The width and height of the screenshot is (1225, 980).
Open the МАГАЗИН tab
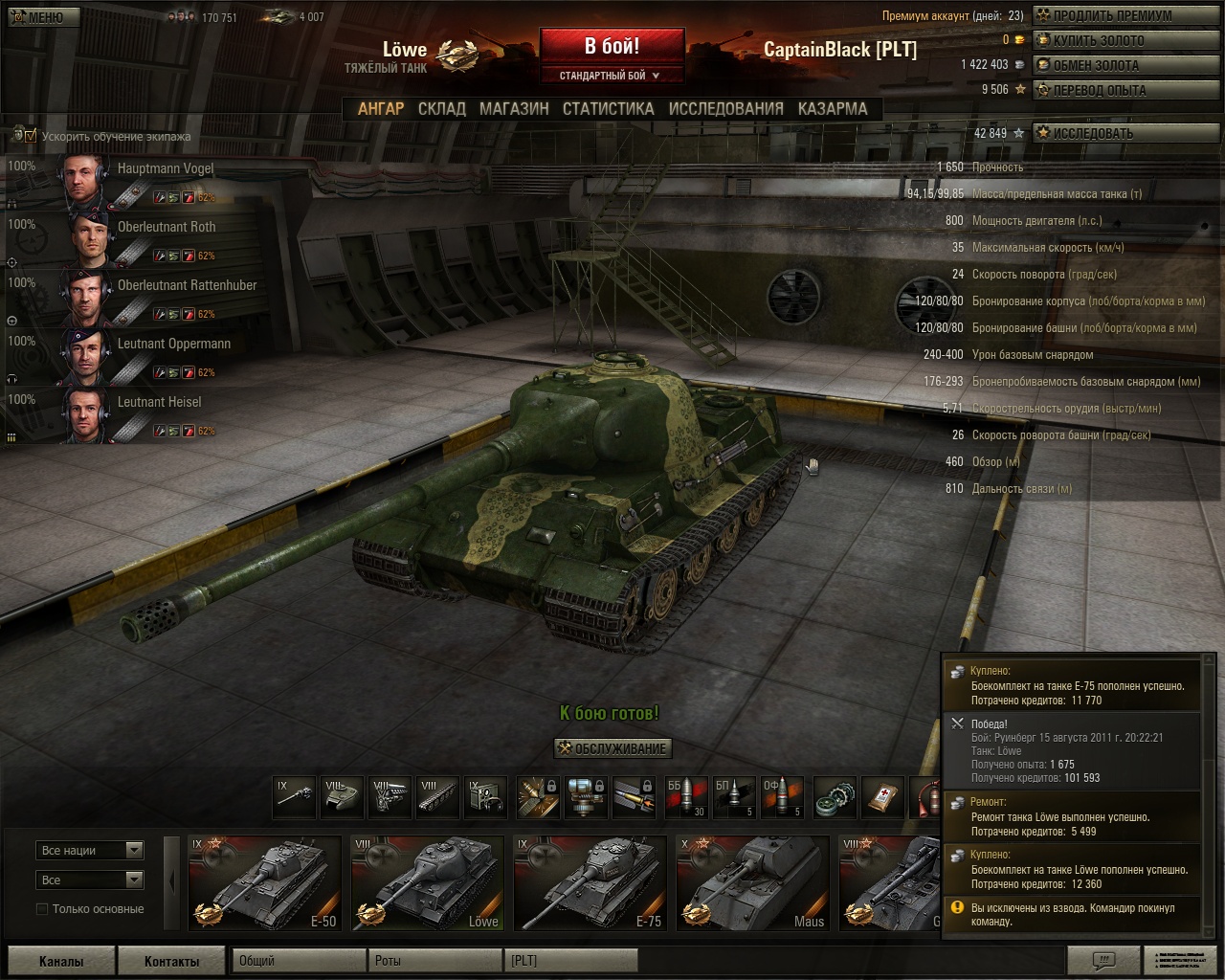(x=514, y=109)
